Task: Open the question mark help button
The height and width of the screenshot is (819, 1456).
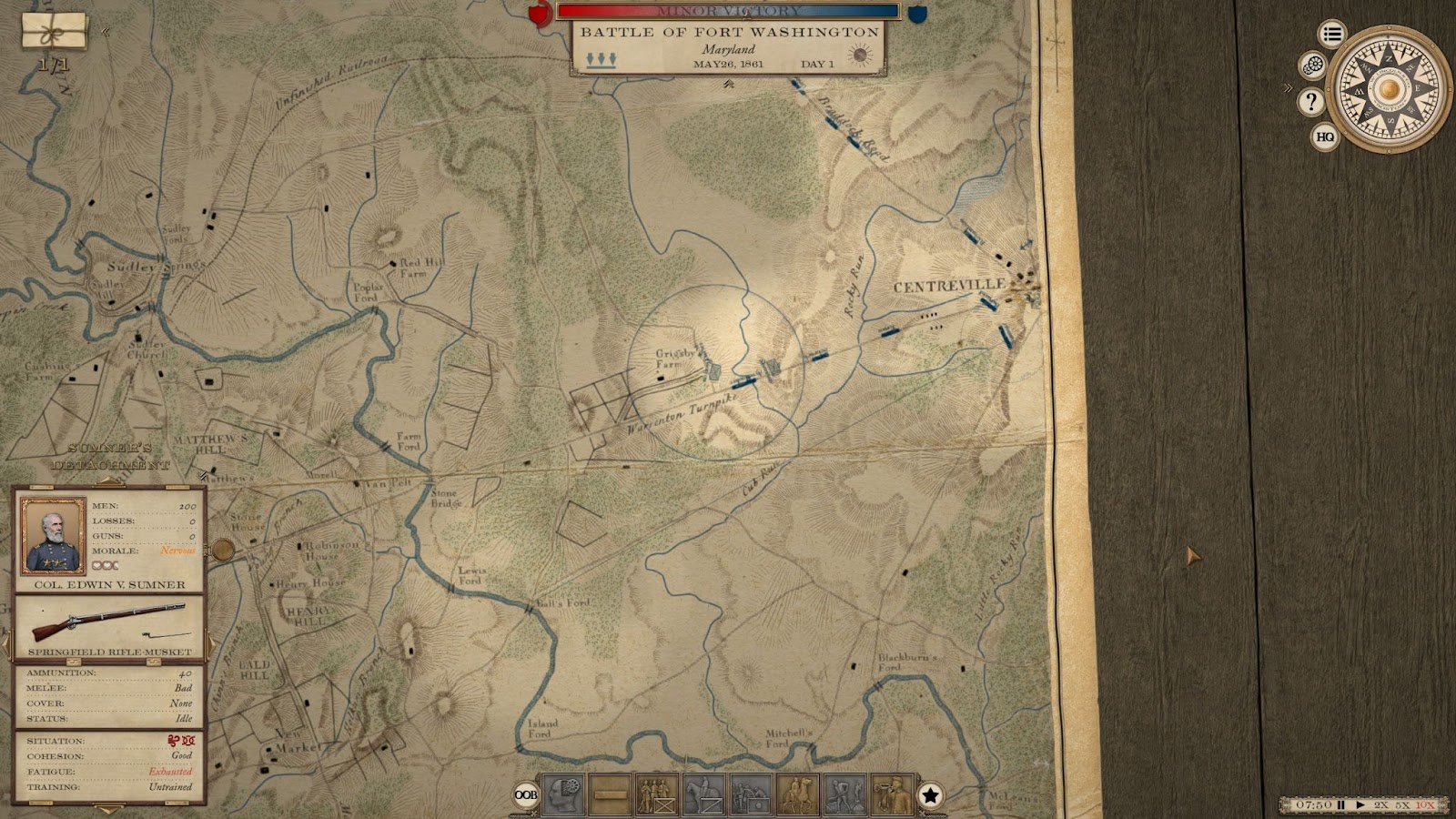Action: pyautogui.click(x=1310, y=101)
